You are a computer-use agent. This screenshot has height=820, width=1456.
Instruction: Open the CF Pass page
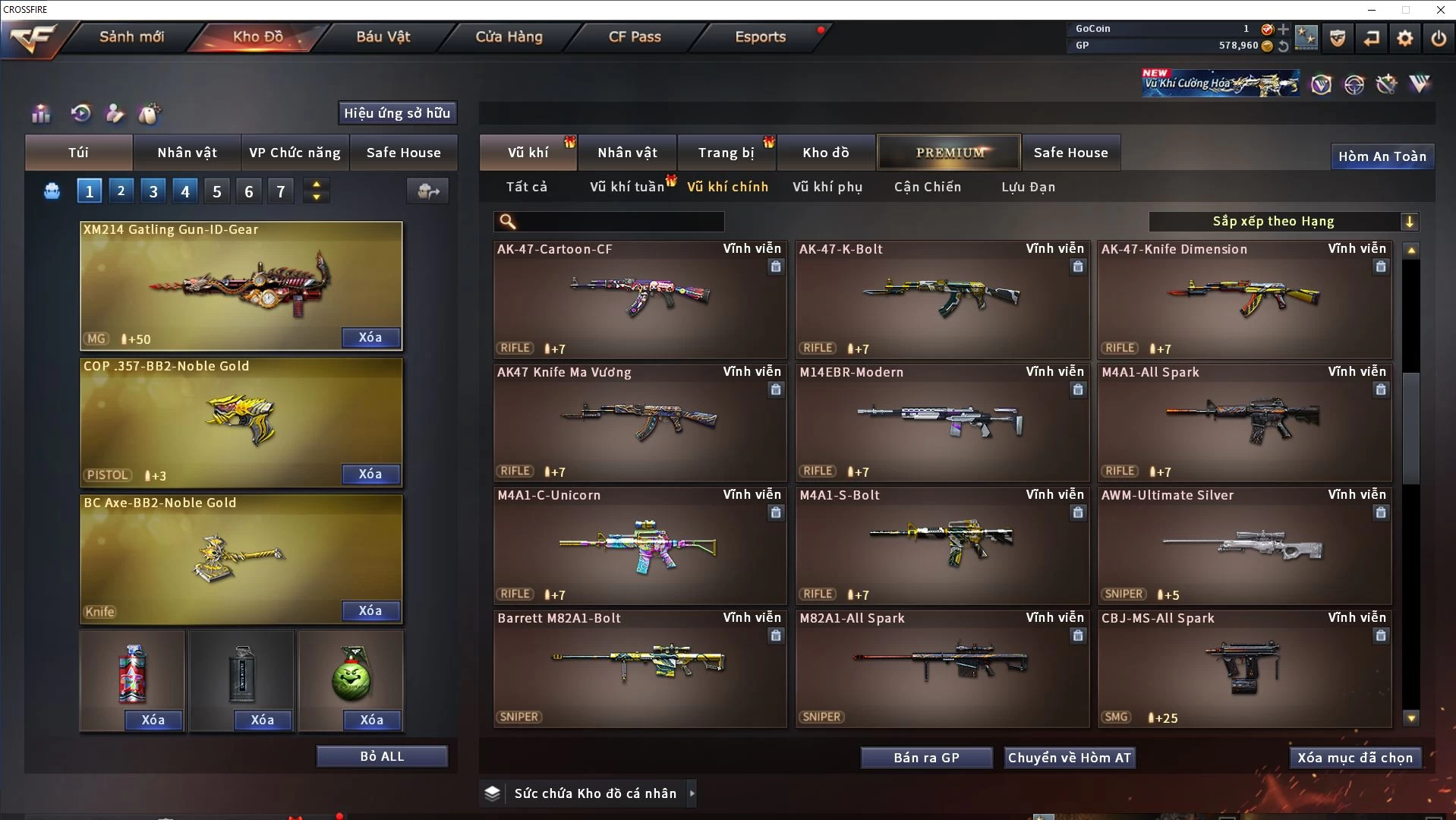[635, 36]
